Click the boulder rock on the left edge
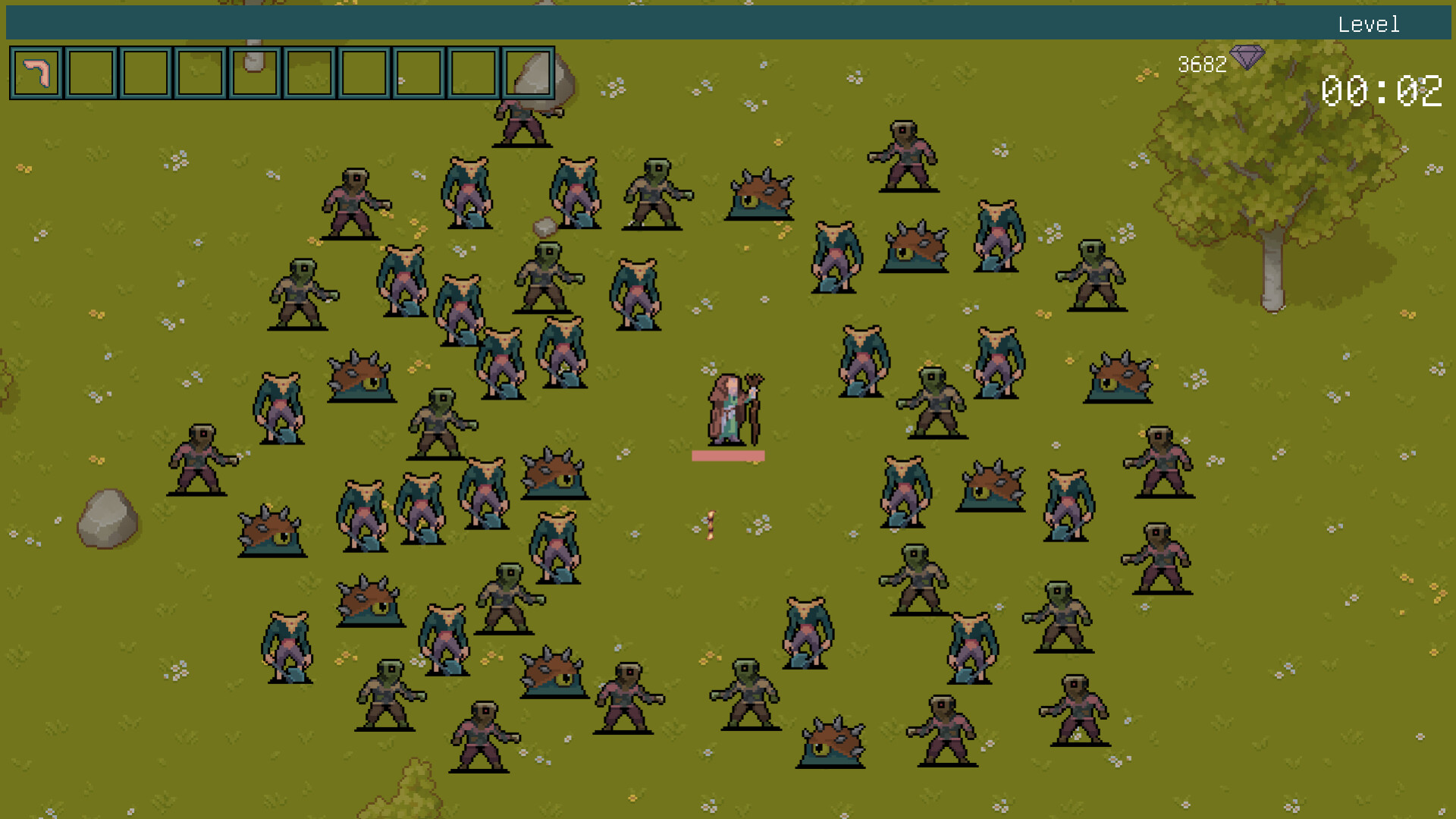Screen dimensions: 1456x819 click(106, 519)
